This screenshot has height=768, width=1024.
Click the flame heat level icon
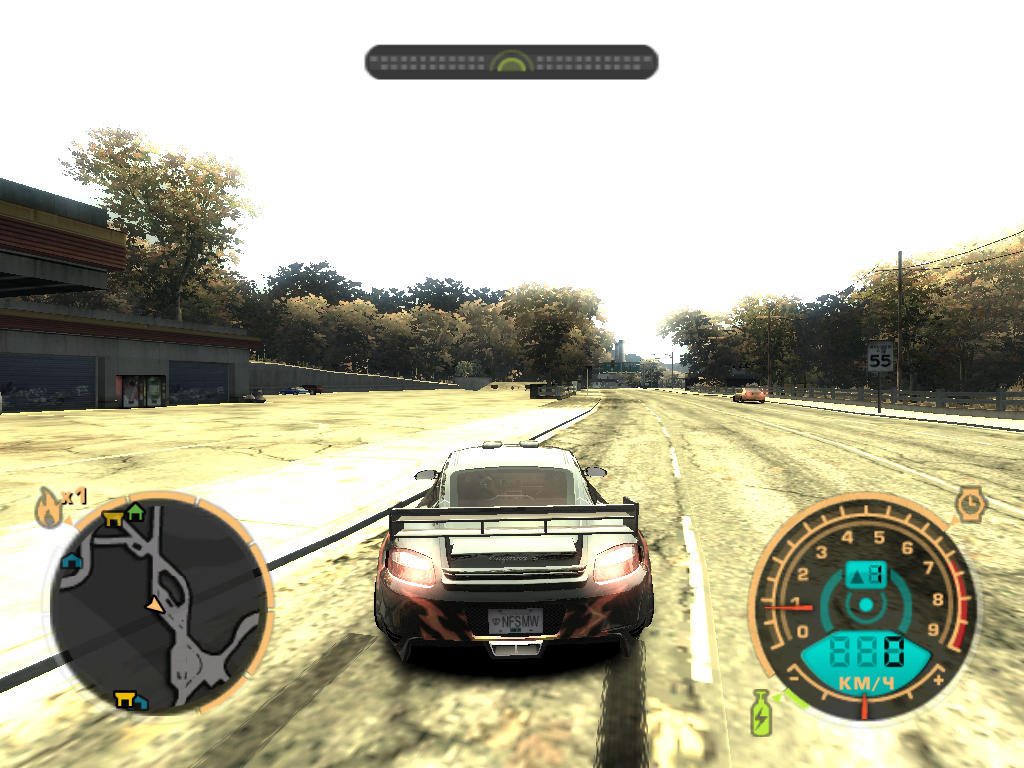point(48,509)
